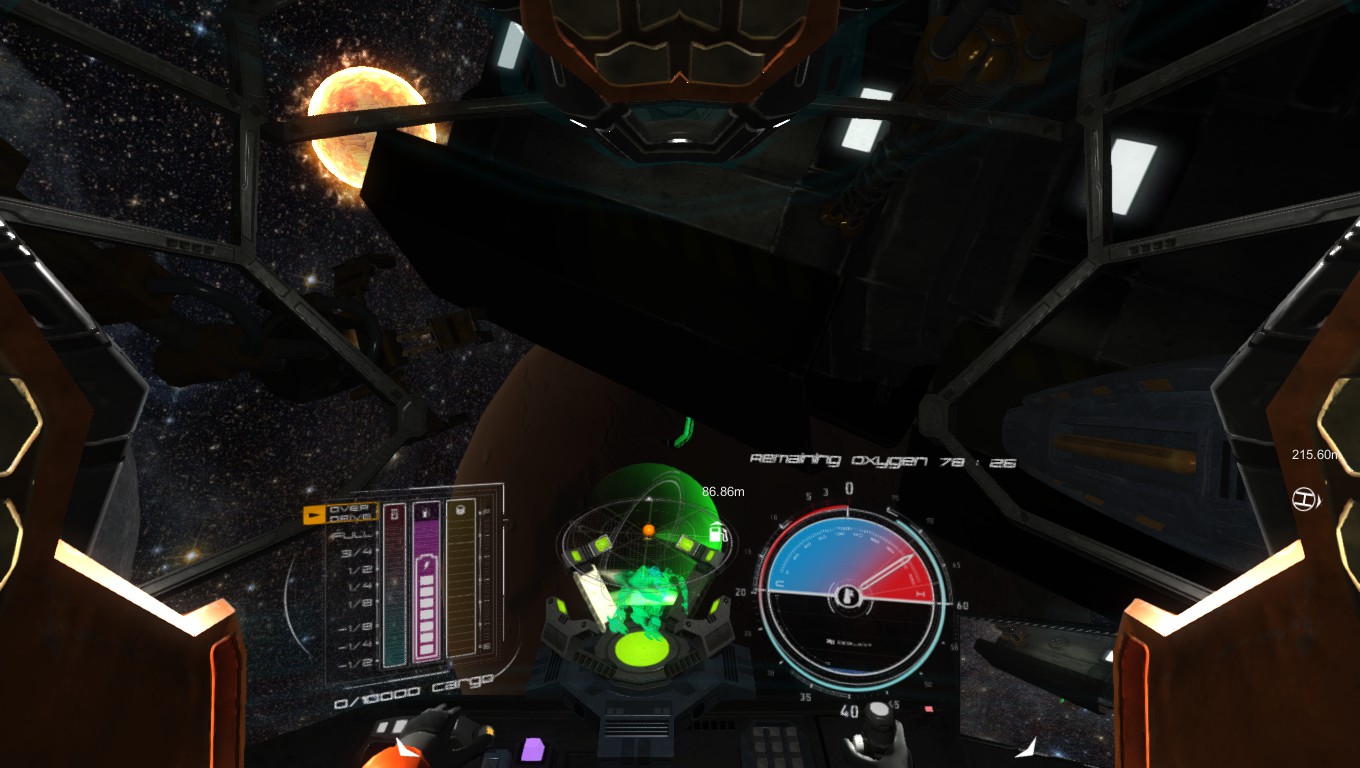
Task: Click the H hot marker on the temperature dial
Action: tap(920, 594)
